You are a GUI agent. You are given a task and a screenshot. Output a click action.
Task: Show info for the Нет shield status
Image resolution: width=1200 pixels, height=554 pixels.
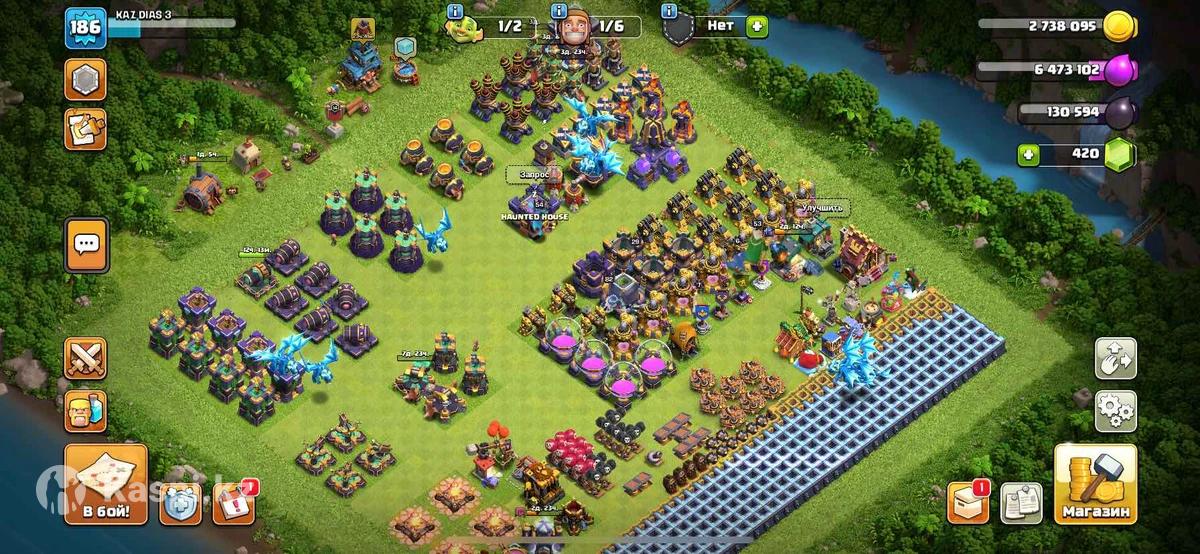tap(667, 10)
